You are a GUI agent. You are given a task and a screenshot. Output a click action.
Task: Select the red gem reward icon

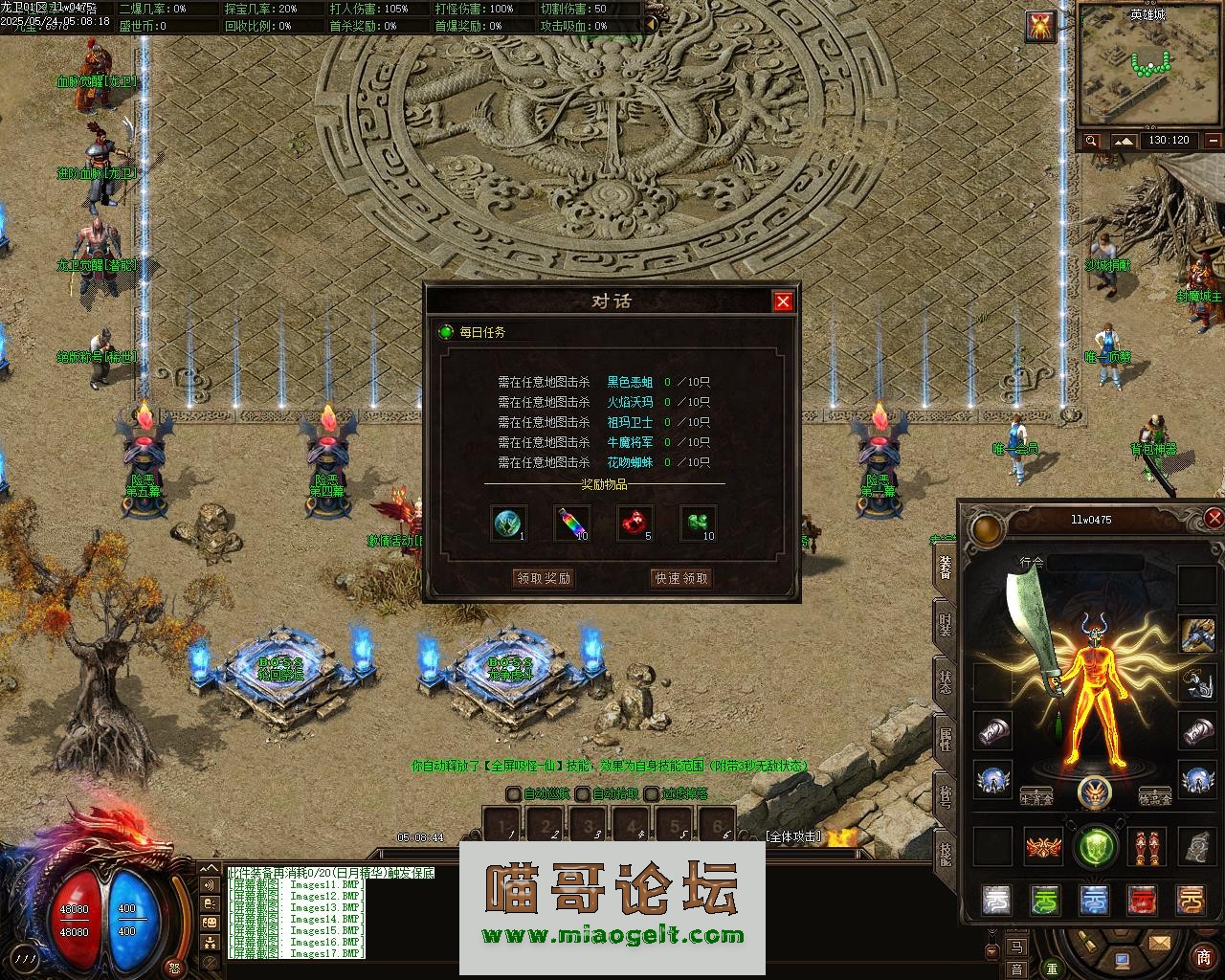(x=635, y=523)
